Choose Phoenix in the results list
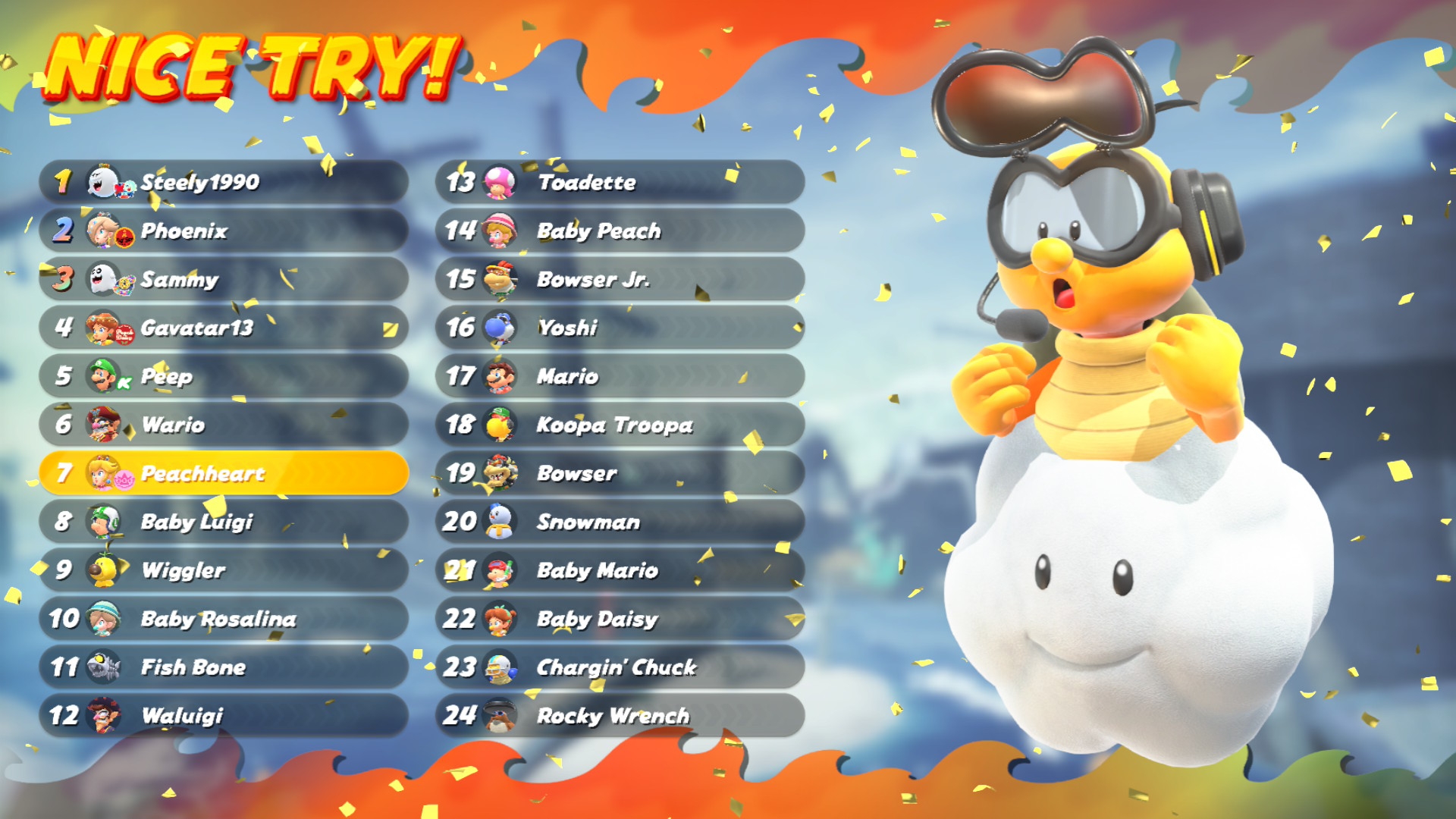The image size is (1456, 819). 224,231
